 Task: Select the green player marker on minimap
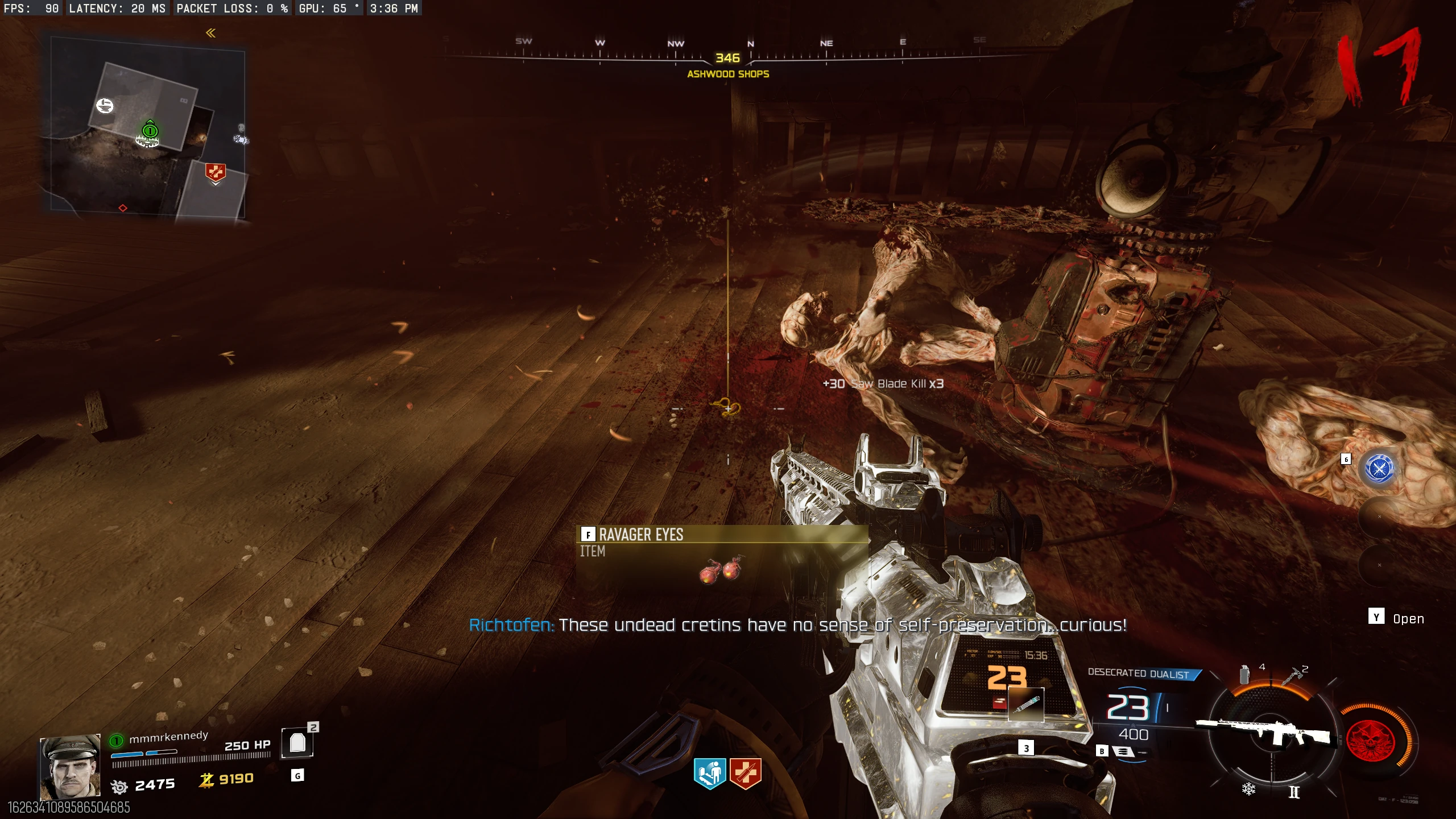pos(150,131)
